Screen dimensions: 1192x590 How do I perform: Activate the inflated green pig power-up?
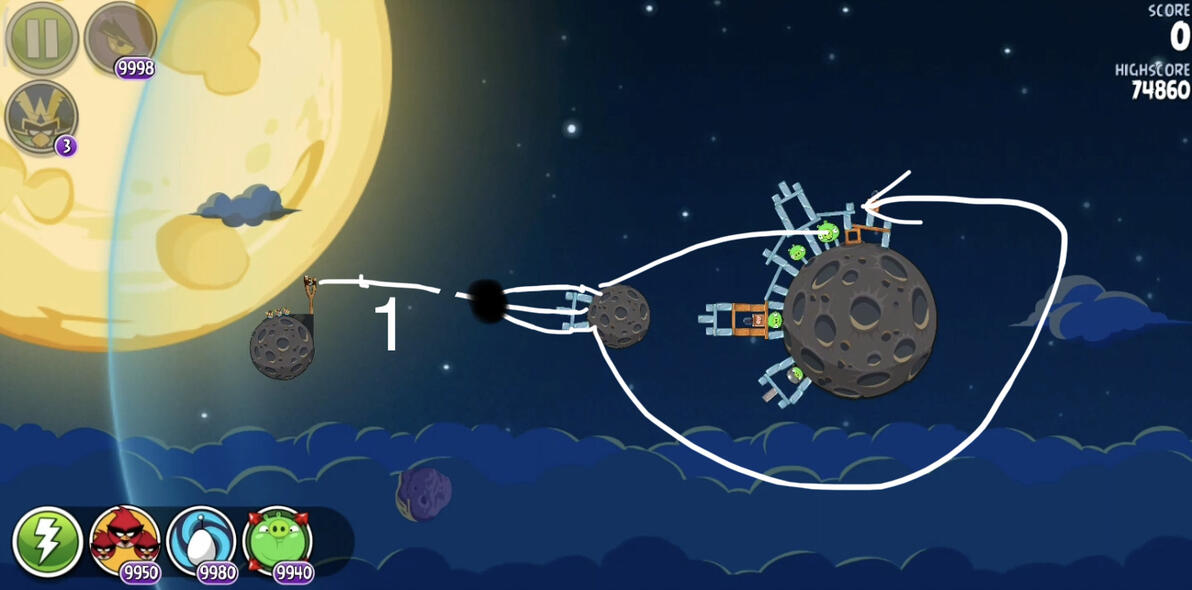(278, 541)
